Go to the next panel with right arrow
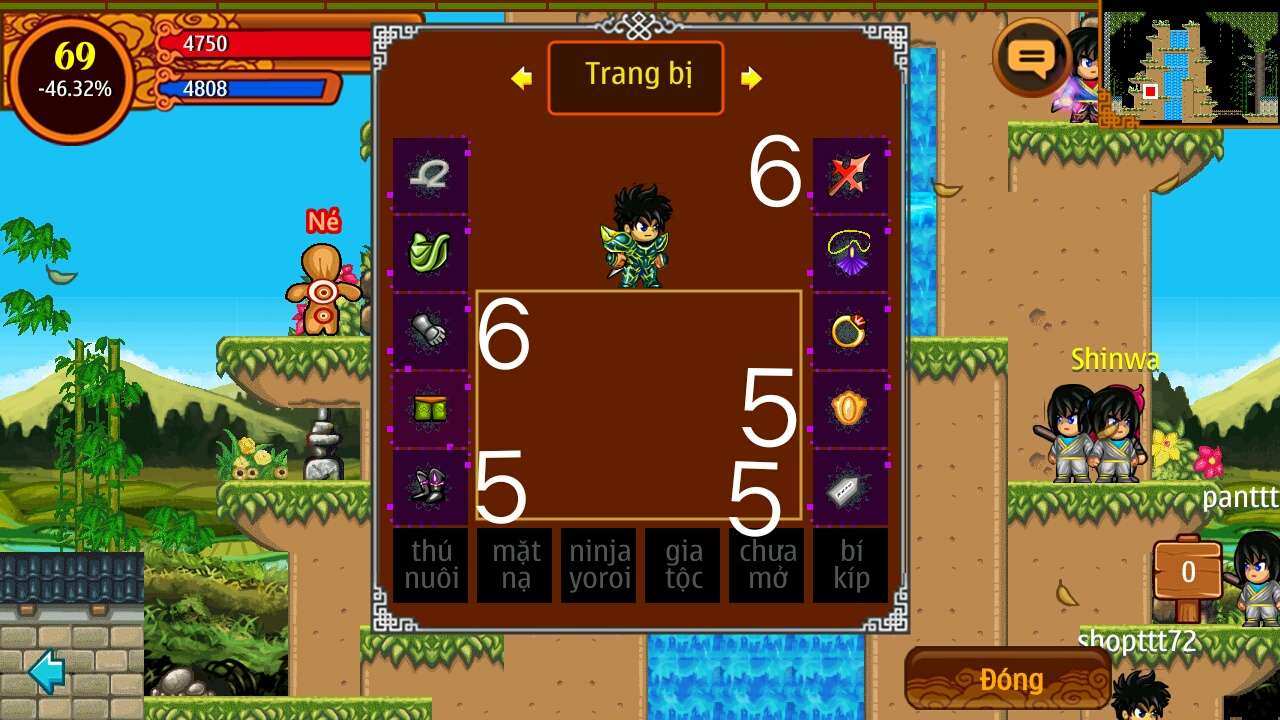The image size is (1280, 720). click(x=751, y=78)
